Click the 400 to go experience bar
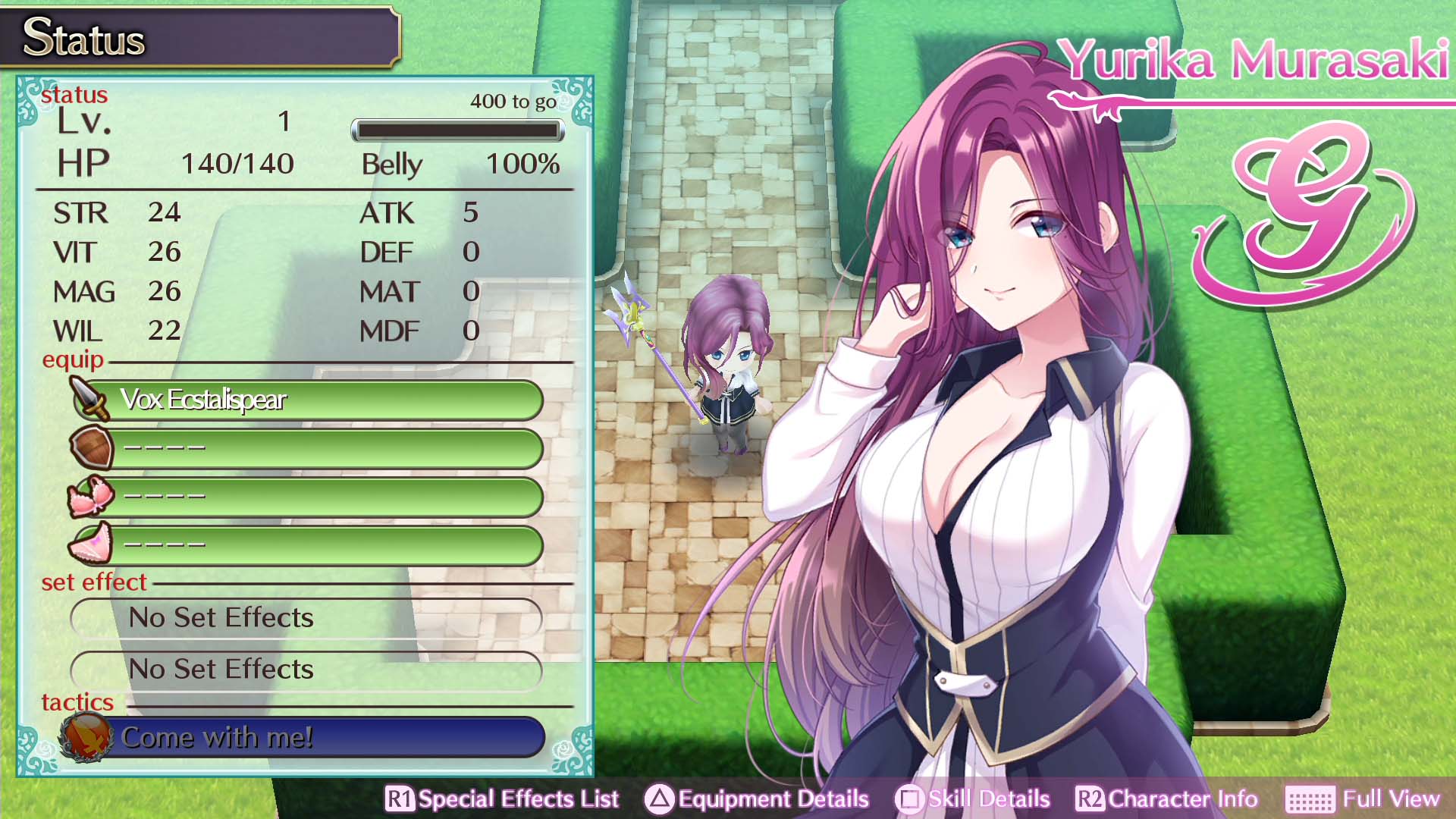Screen dimensions: 1456x819 pos(458,130)
